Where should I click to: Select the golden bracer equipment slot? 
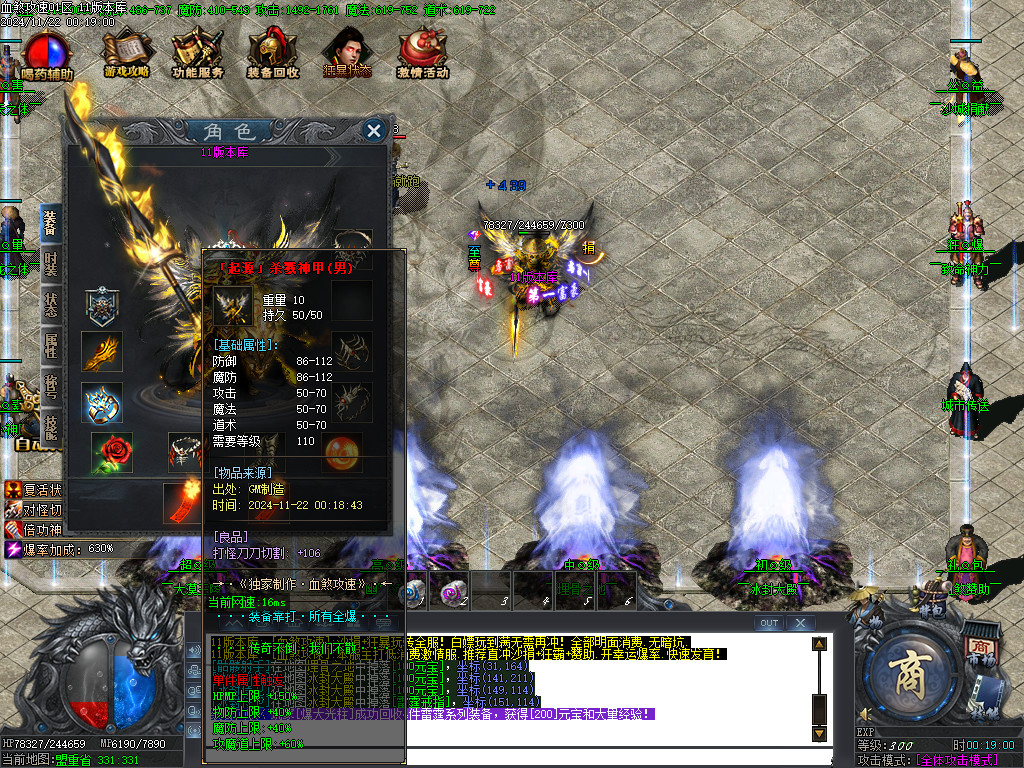pyautogui.click(x=102, y=352)
